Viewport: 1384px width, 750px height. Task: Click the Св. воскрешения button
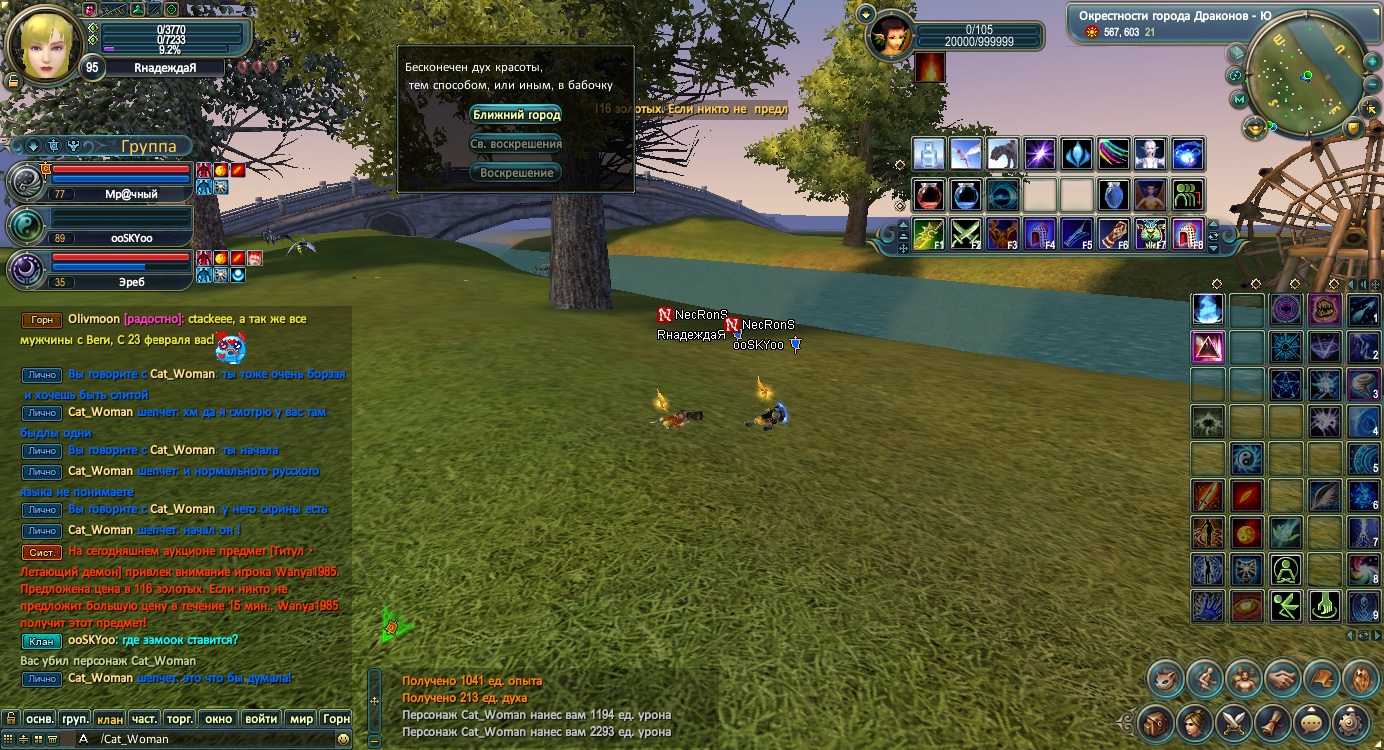pyautogui.click(x=516, y=144)
